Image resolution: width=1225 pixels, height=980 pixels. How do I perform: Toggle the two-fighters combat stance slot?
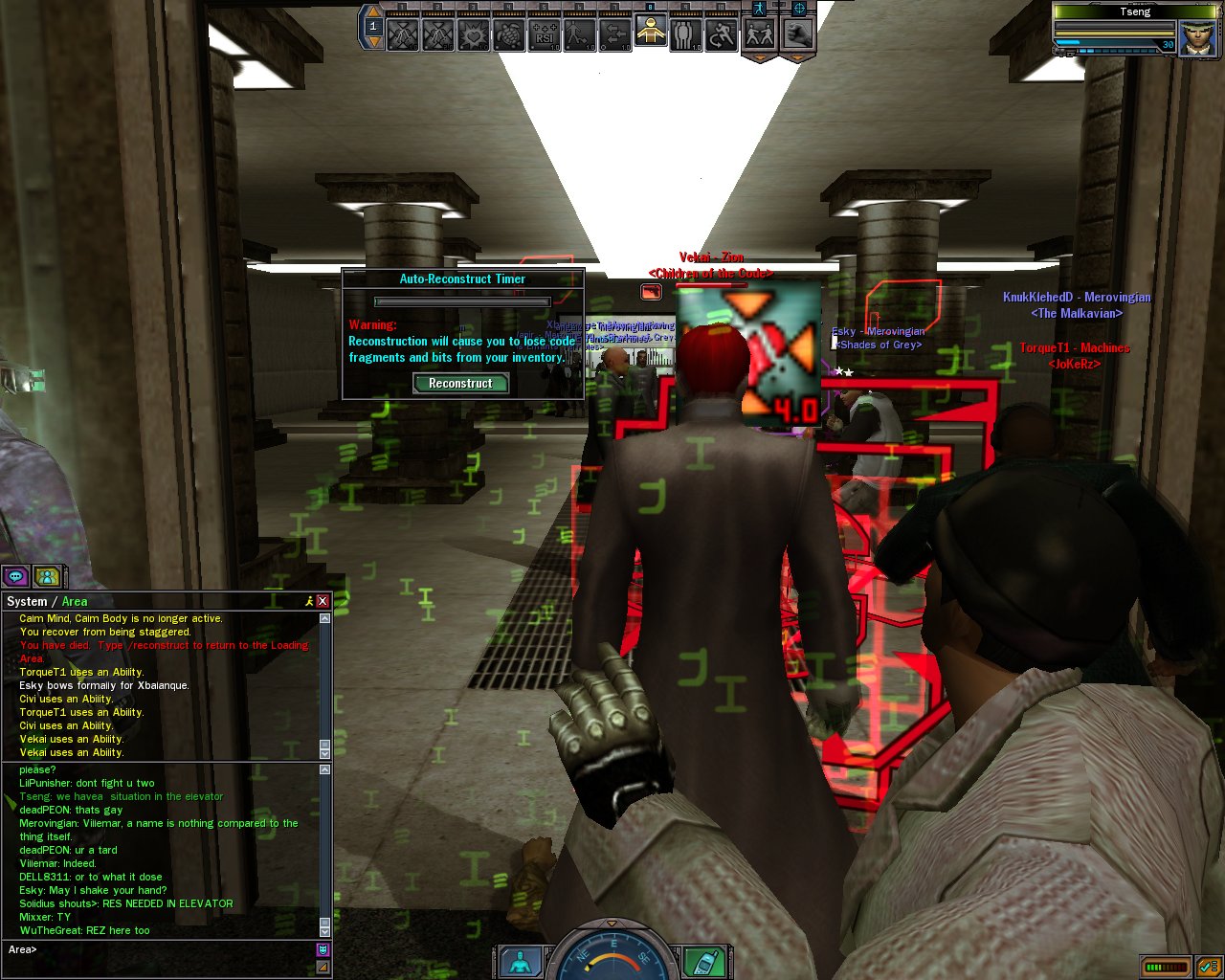[x=760, y=35]
